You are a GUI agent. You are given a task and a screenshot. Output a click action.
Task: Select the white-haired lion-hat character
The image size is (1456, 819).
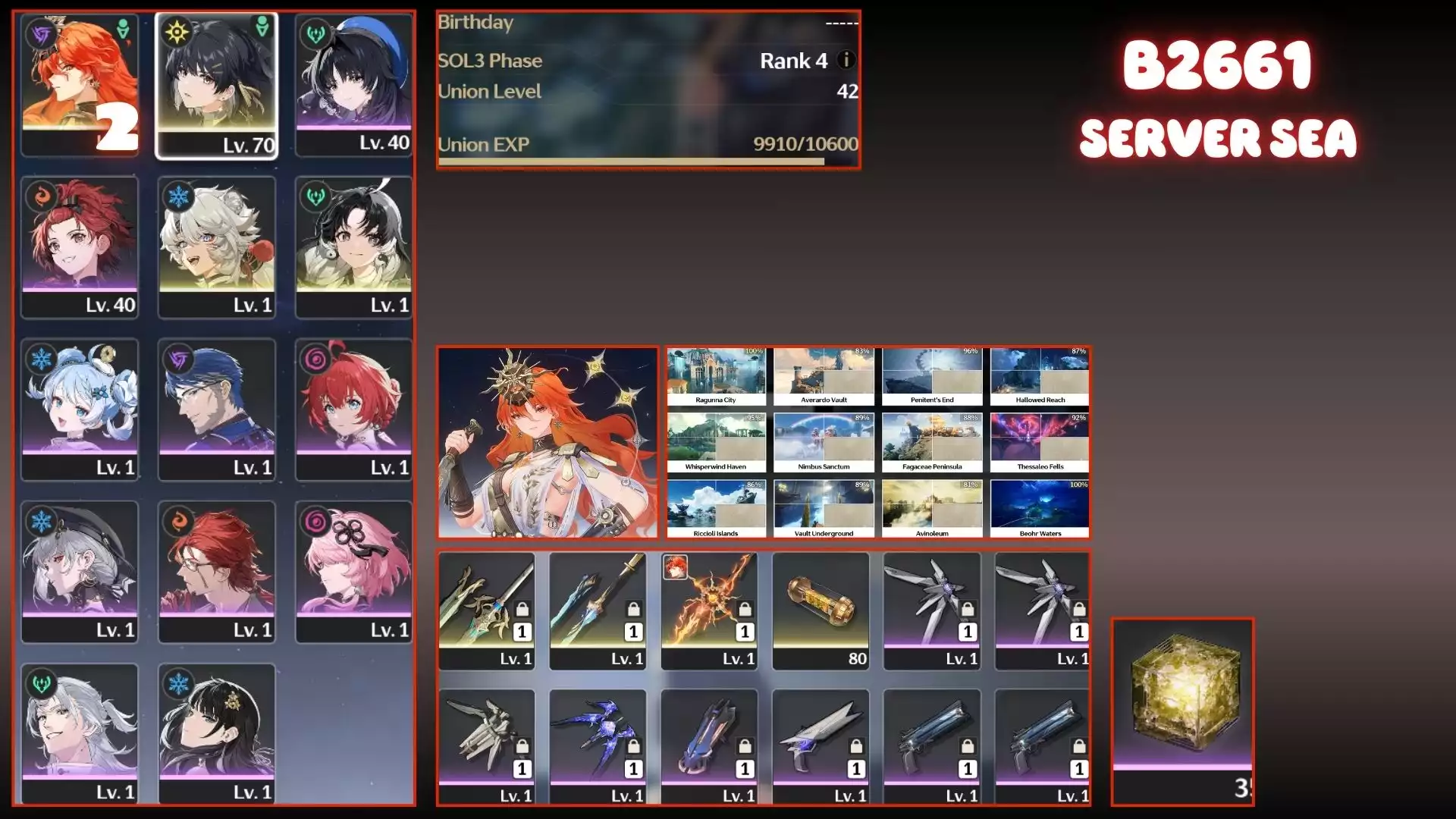pos(217,247)
